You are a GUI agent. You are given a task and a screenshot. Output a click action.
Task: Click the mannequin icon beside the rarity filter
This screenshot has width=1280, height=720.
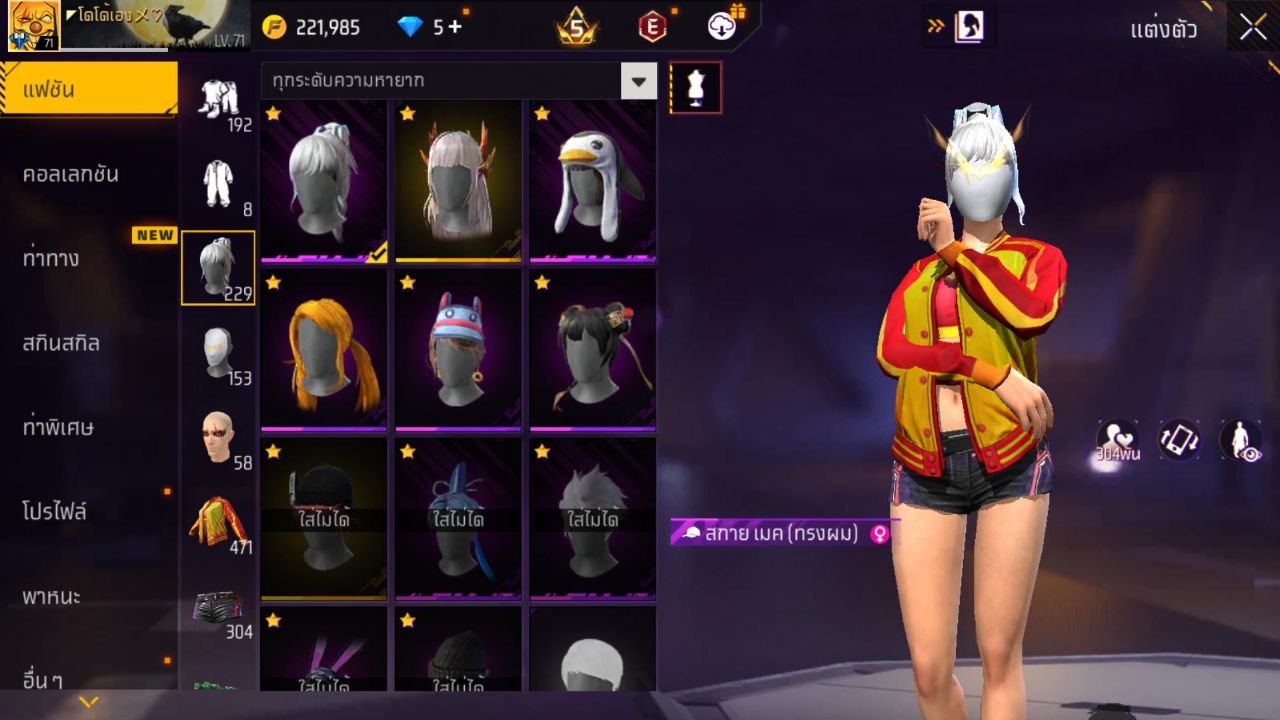click(x=694, y=87)
